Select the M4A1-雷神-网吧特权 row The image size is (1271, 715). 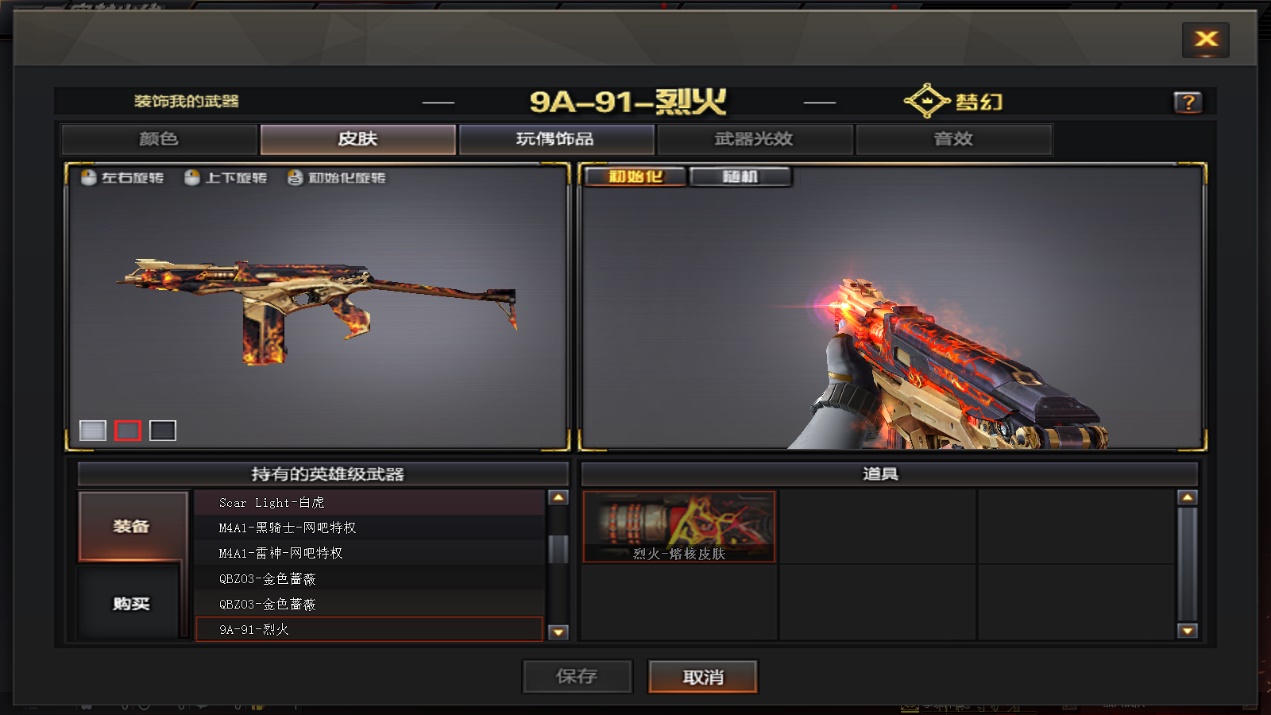coord(370,553)
